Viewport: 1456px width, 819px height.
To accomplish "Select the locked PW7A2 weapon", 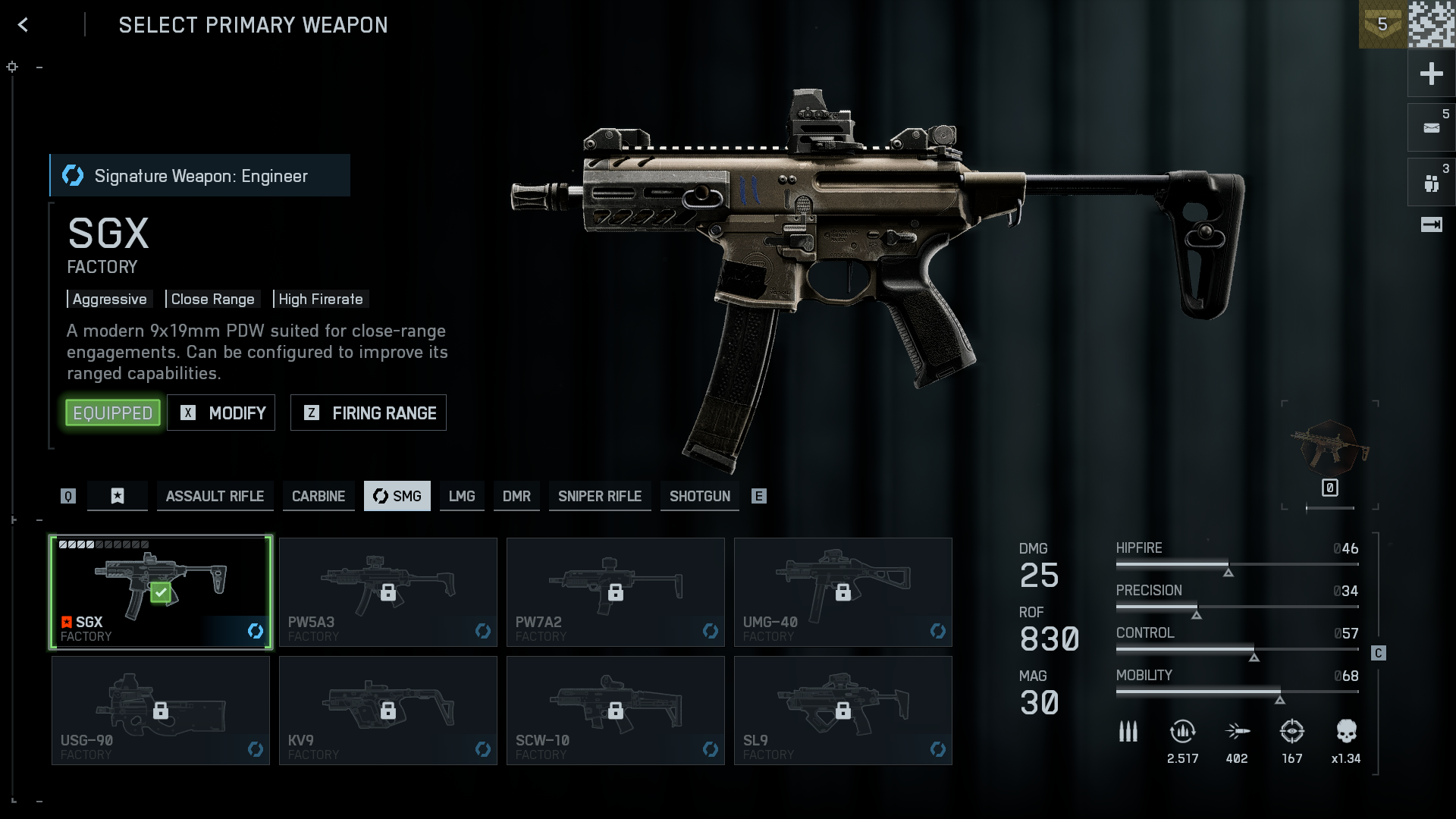I will [x=616, y=592].
